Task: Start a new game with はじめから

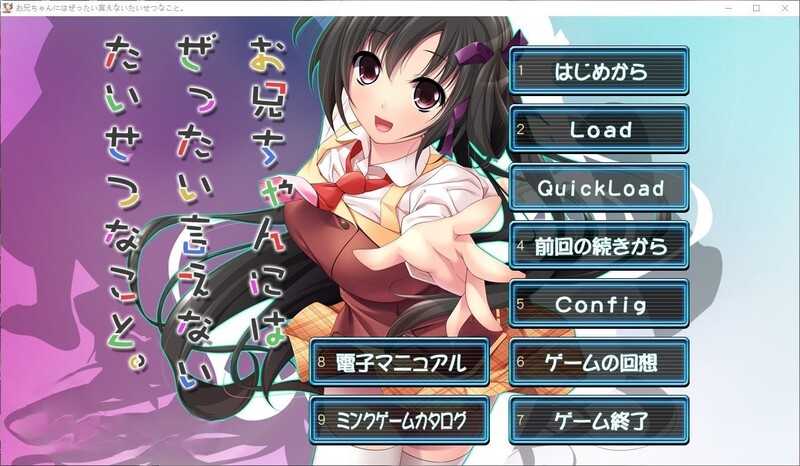Action: (600, 72)
